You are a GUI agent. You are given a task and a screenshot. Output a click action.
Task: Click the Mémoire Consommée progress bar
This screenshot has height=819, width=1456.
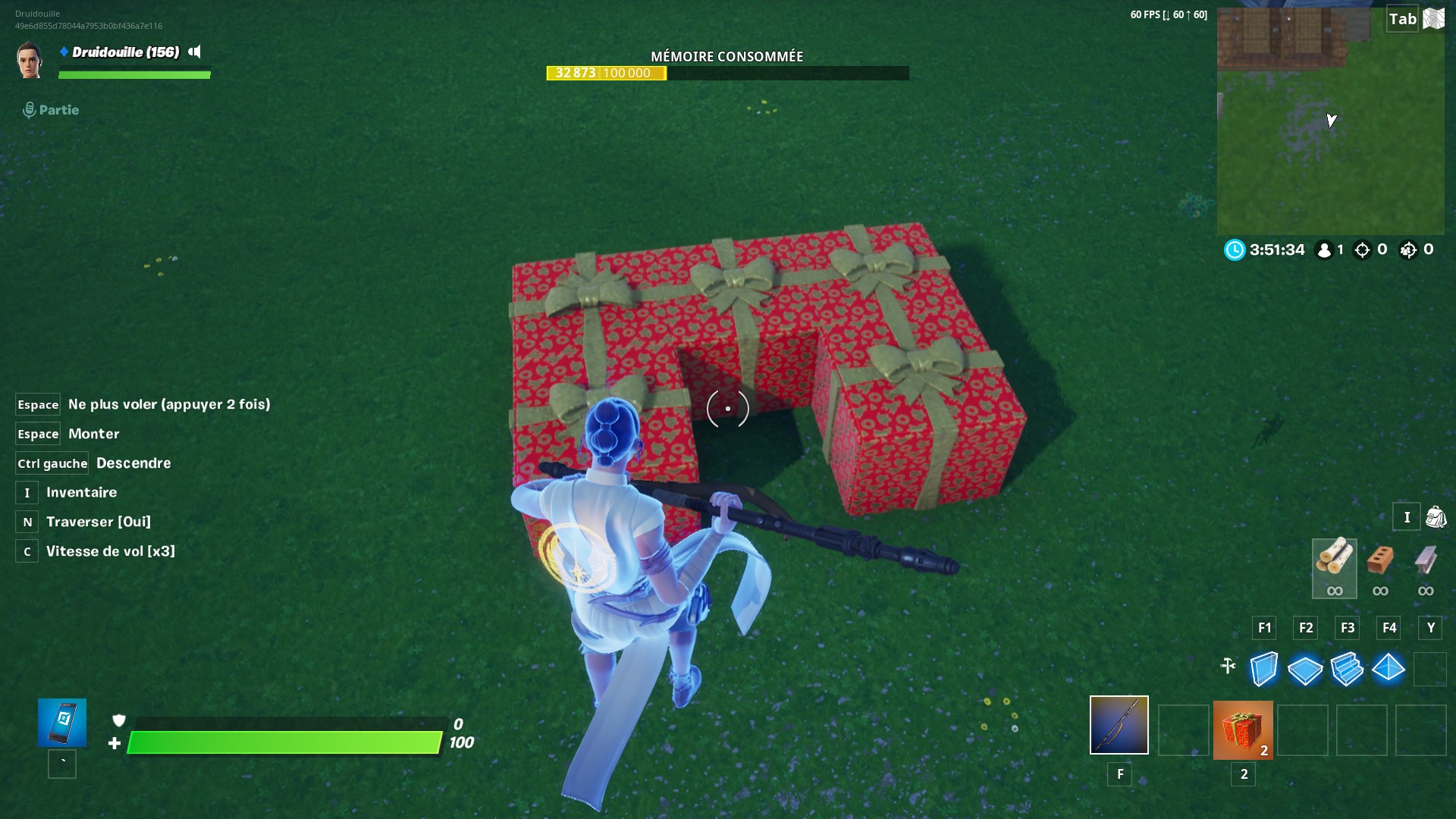point(726,73)
